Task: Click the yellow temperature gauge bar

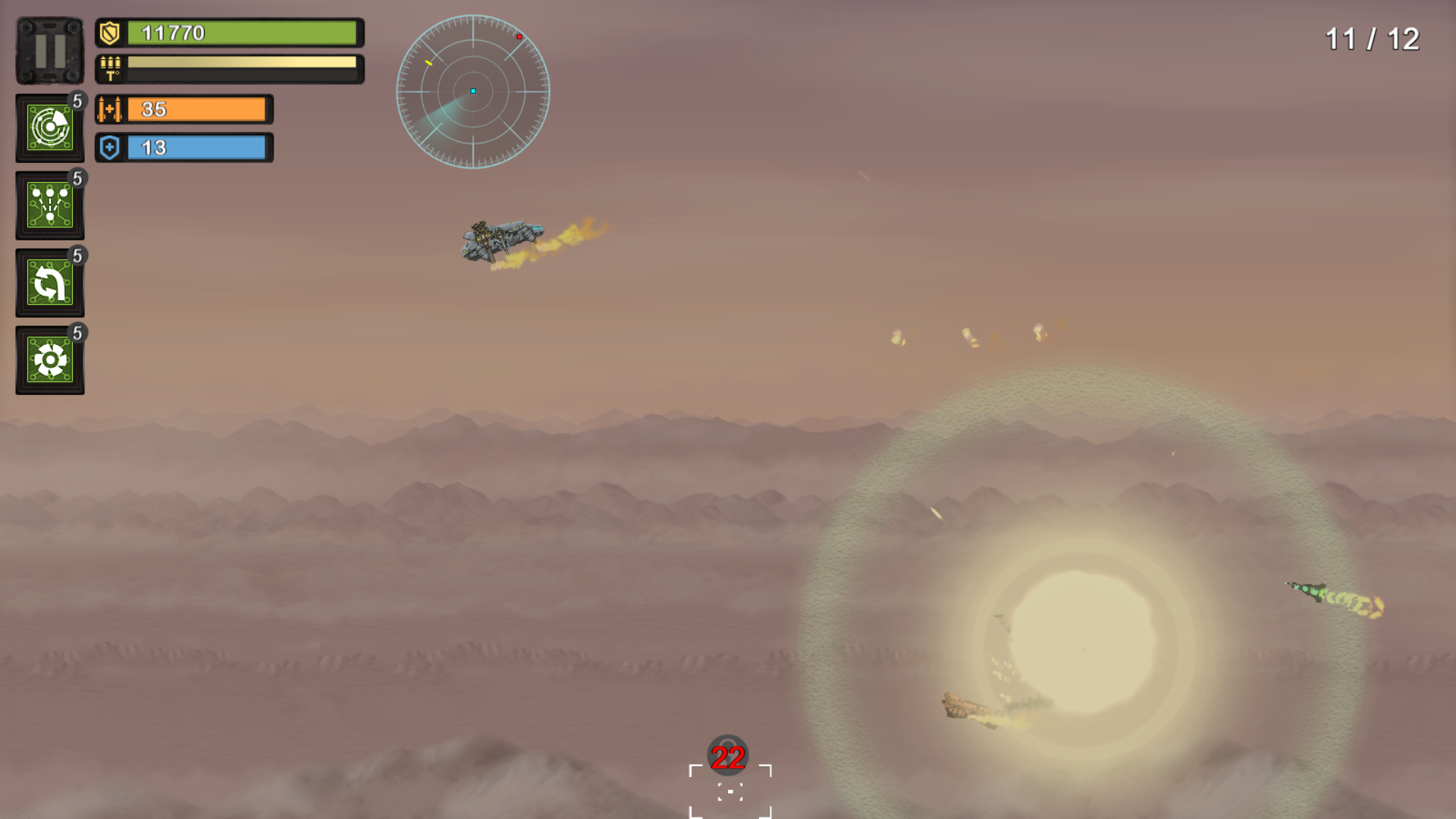Action: [x=241, y=63]
